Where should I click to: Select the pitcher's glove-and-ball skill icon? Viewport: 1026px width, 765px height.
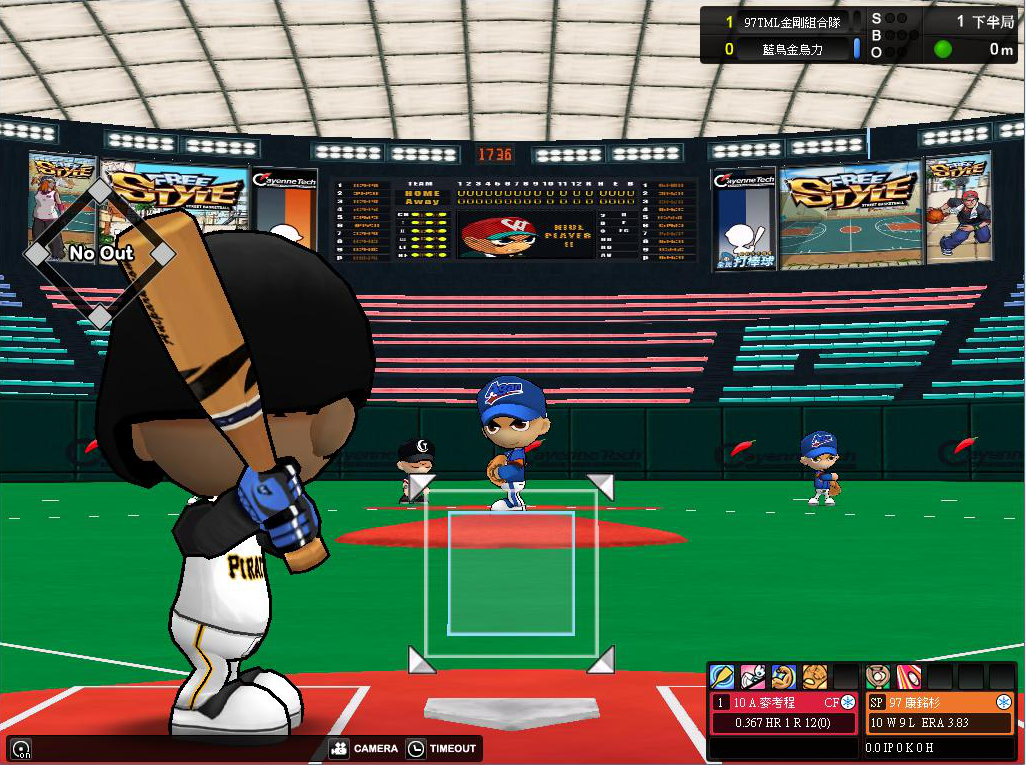(878, 677)
